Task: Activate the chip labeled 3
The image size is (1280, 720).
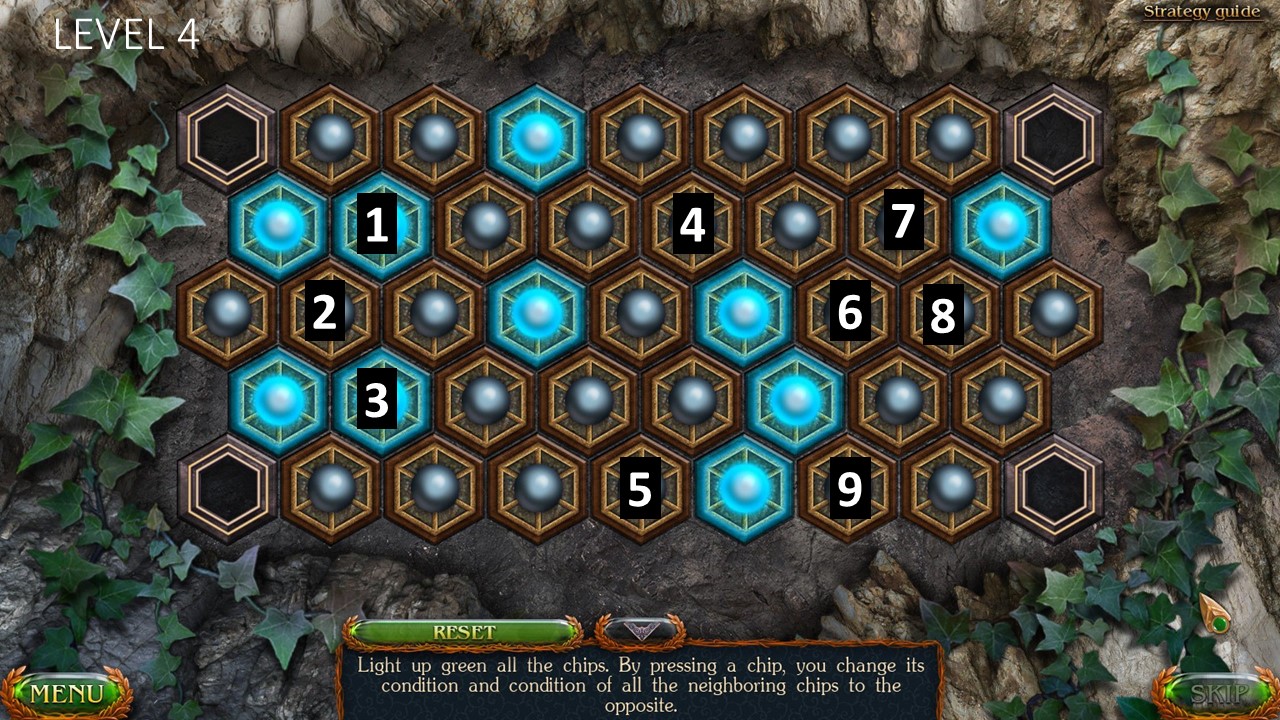Action: [x=381, y=400]
